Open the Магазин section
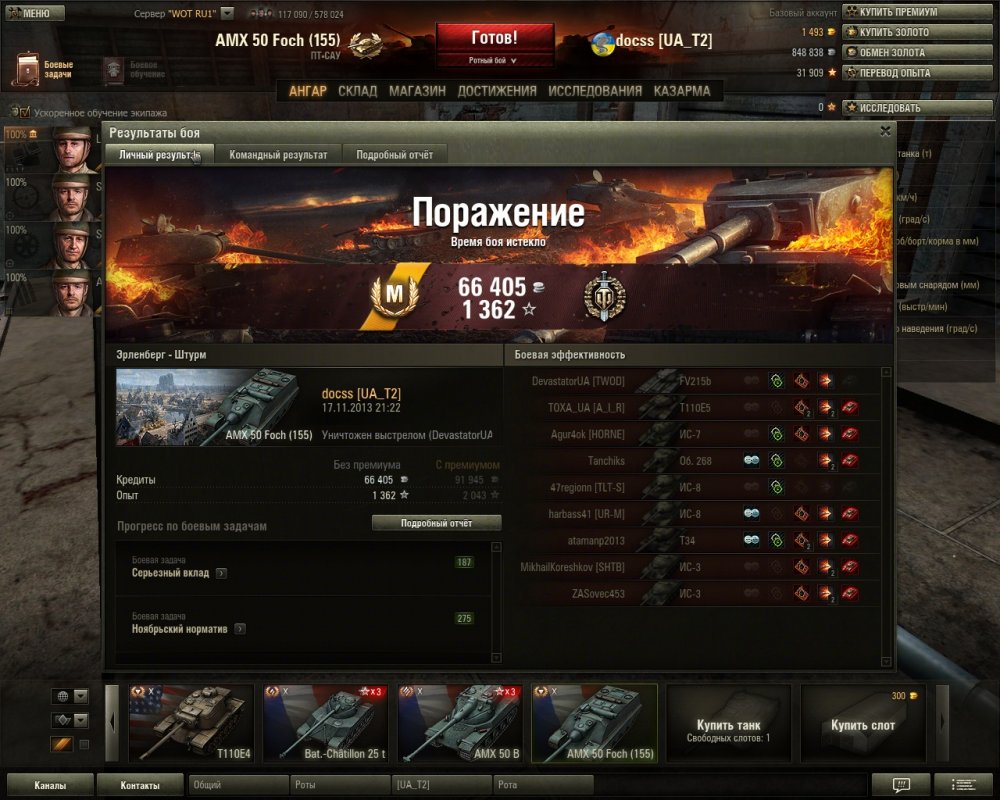 tap(417, 91)
